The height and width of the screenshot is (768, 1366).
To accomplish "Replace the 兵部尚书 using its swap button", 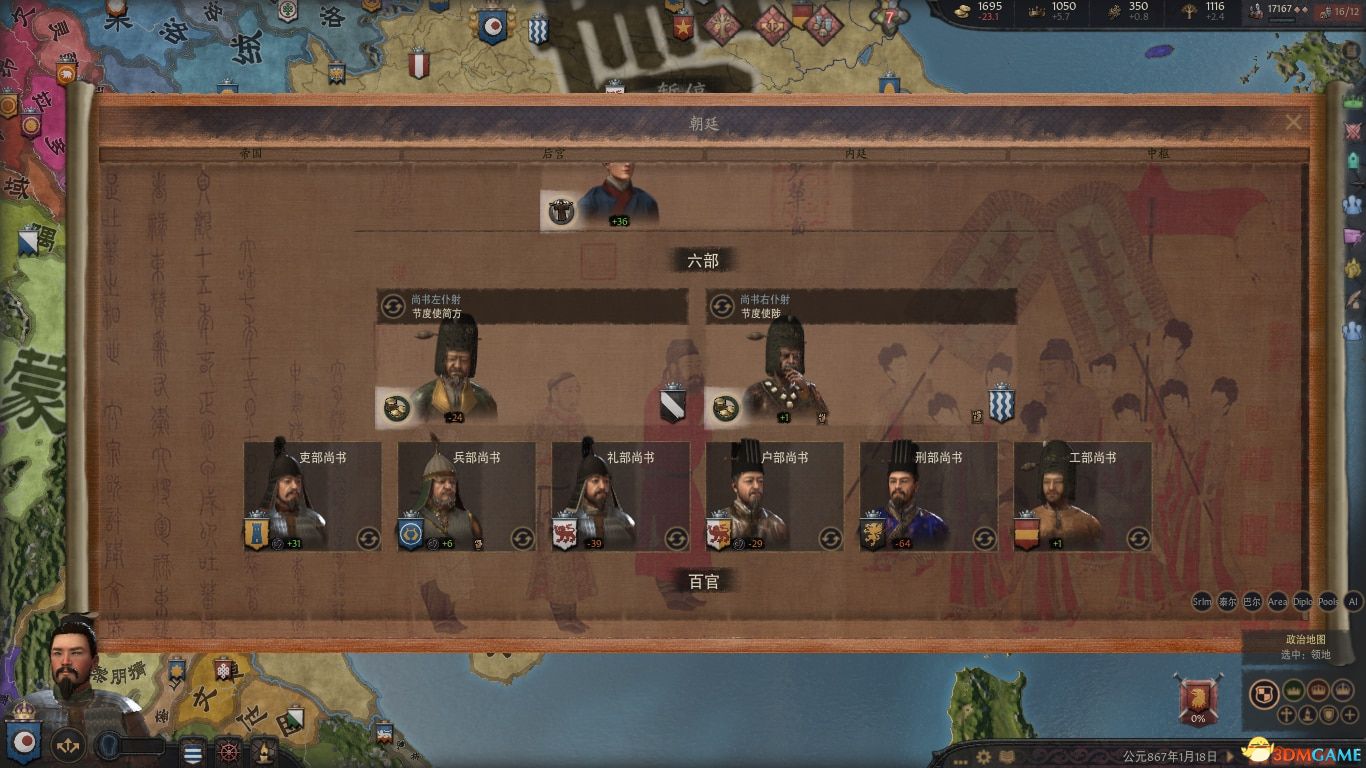I will 522,538.
